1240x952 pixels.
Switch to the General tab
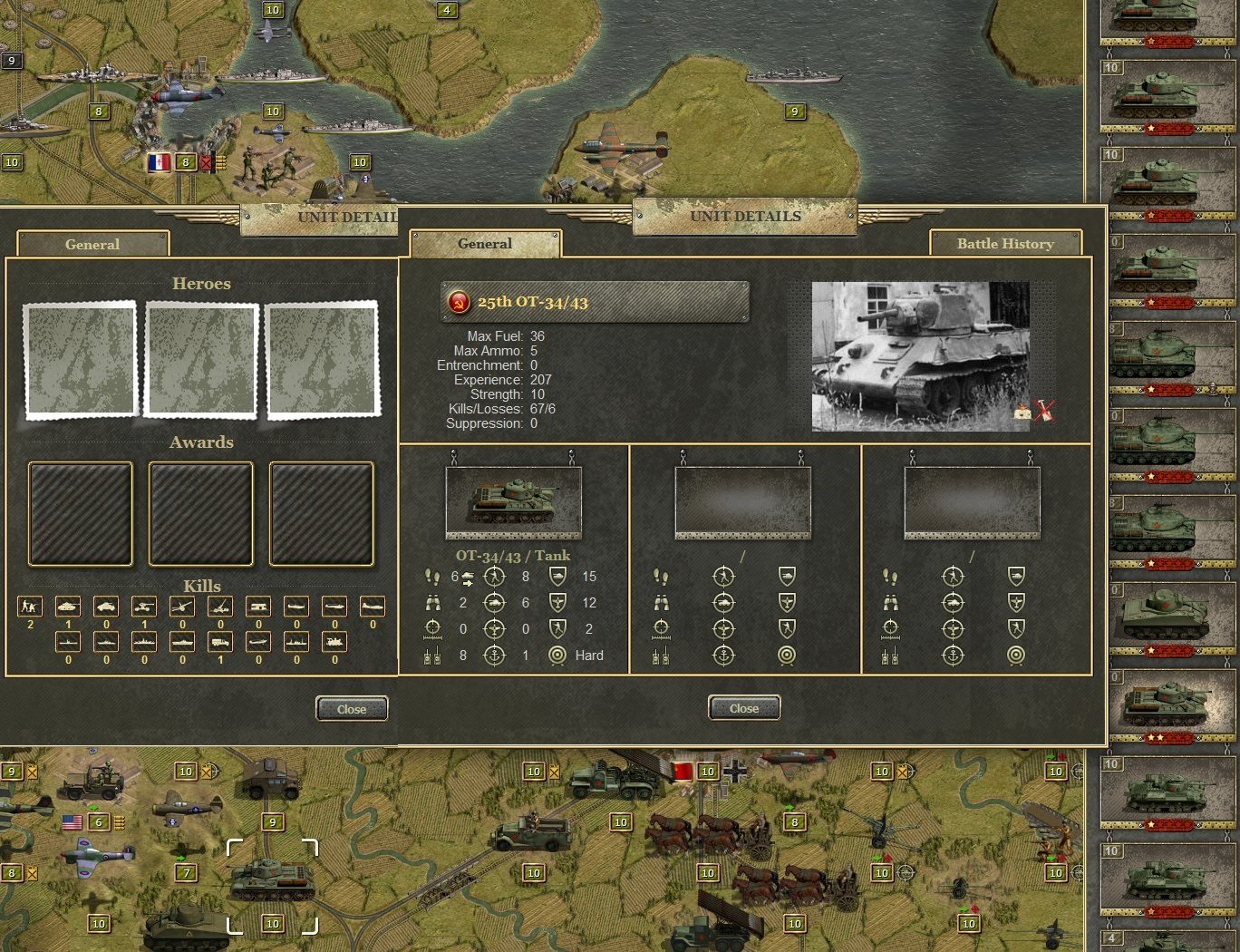(x=485, y=244)
